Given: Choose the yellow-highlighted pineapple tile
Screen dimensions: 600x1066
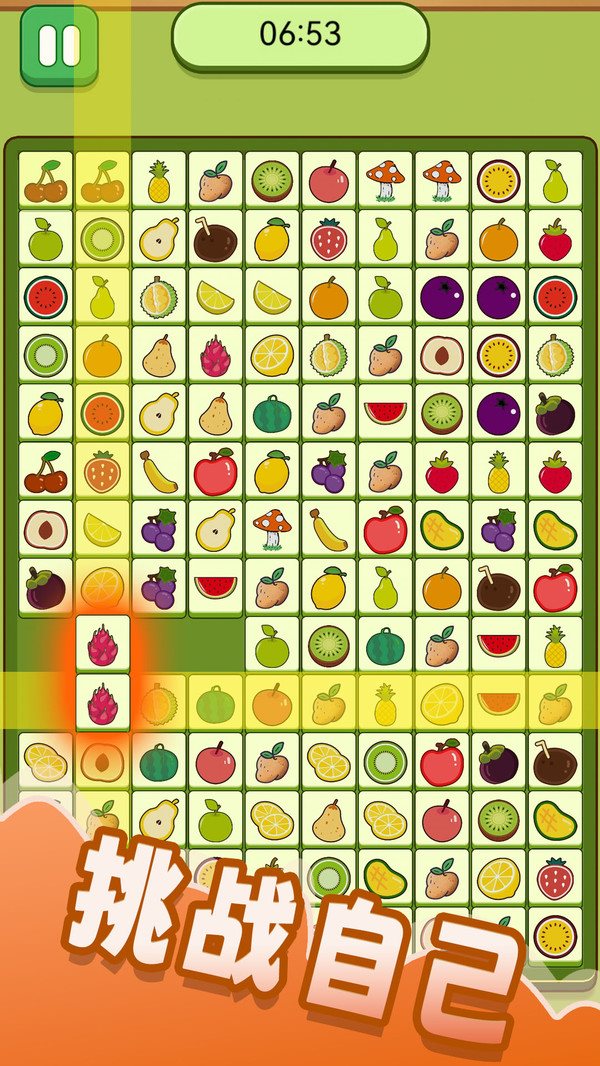Looking at the screenshot, I should (385, 704).
